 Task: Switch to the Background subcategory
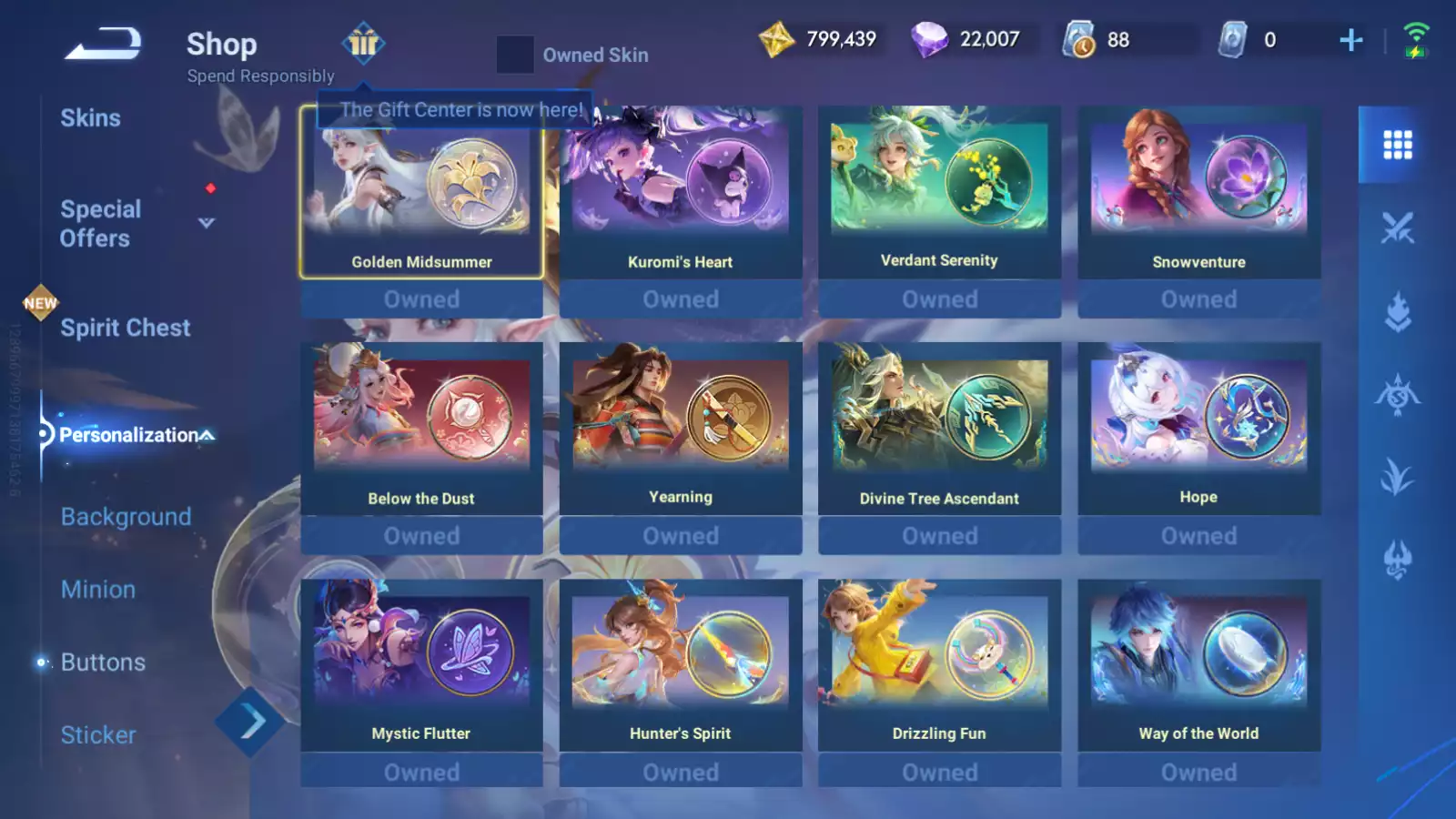pyautogui.click(x=126, y=517)
